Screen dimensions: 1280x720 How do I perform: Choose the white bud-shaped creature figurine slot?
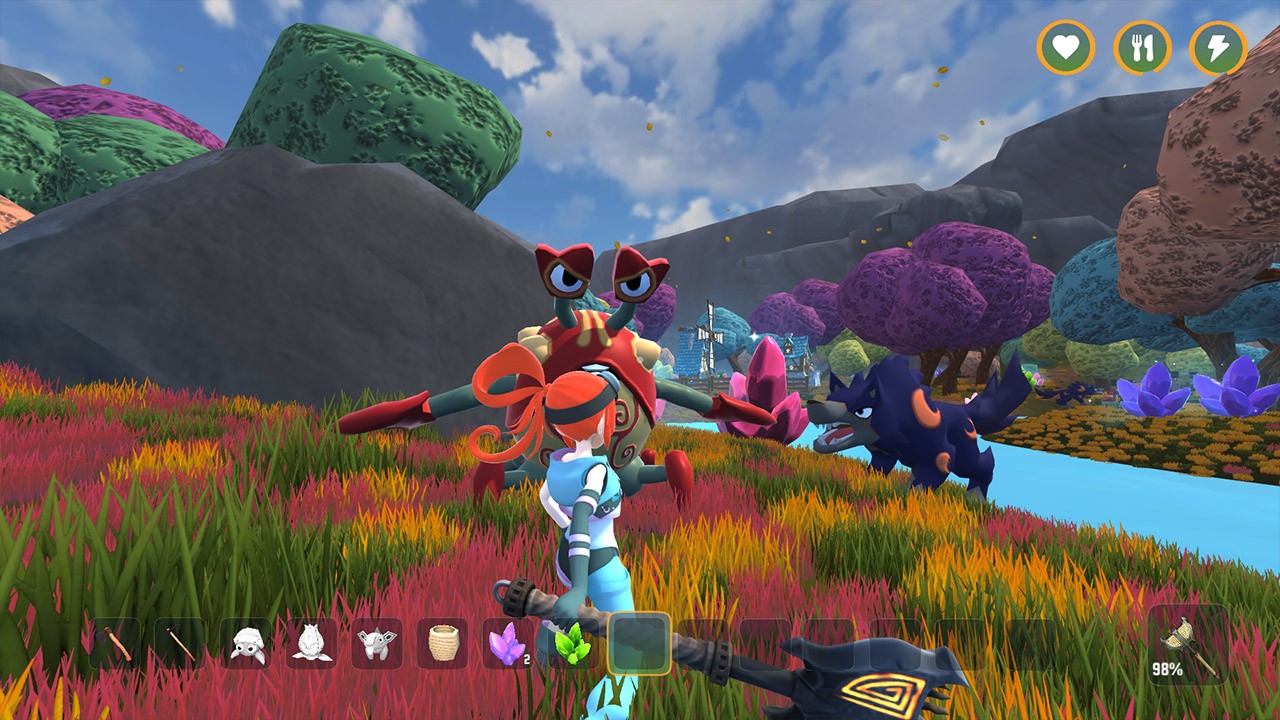[x=312, y=643]
